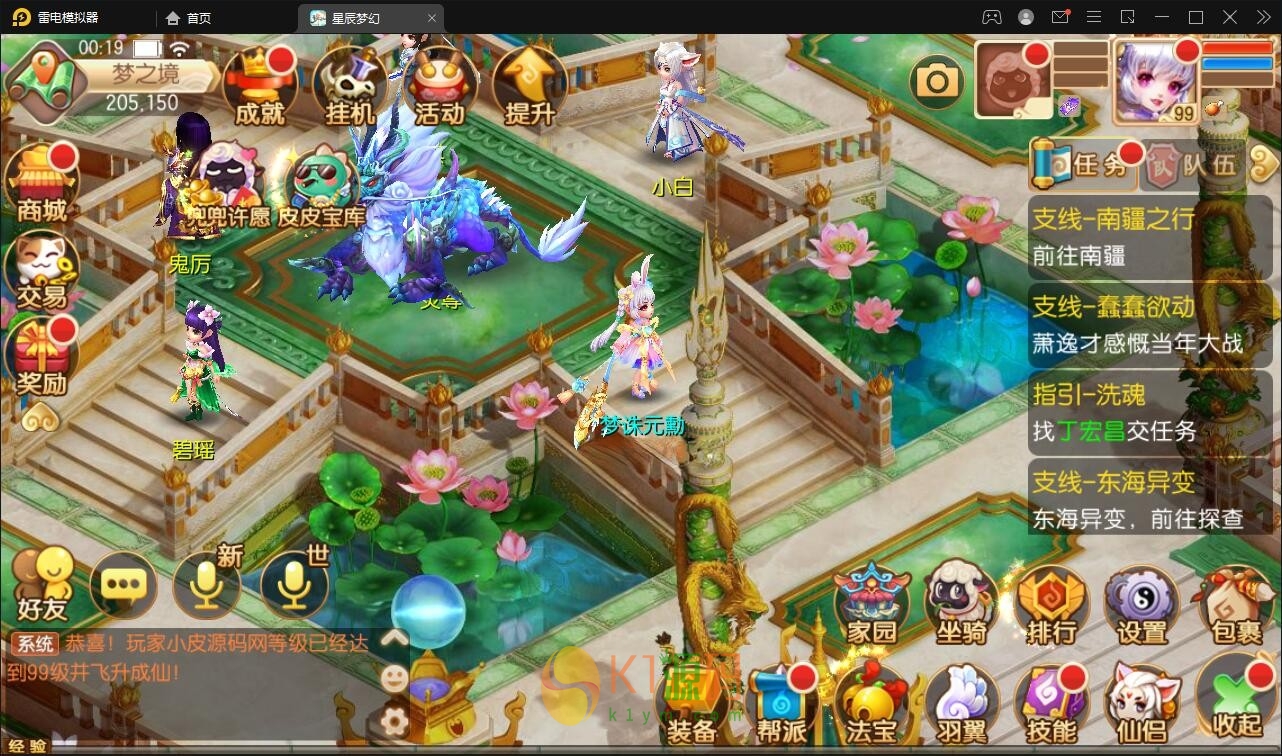This screenshot has height=756, width=1282.
Task: Take a screenshot with the camera button
Action: tap(937, 81)
